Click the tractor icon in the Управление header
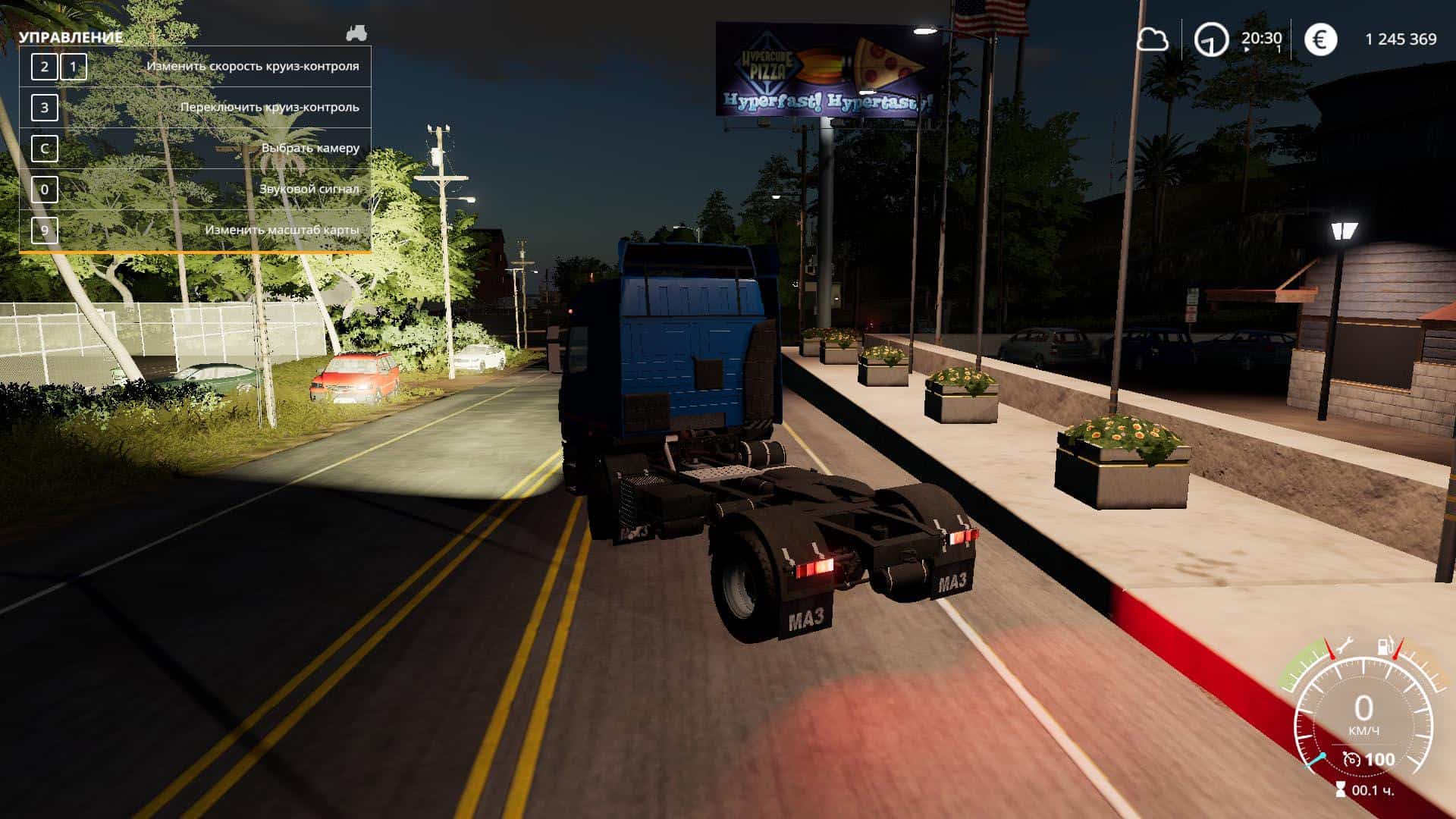The image size is (1456, 819). pyautogui.click(x=356, y=33)
